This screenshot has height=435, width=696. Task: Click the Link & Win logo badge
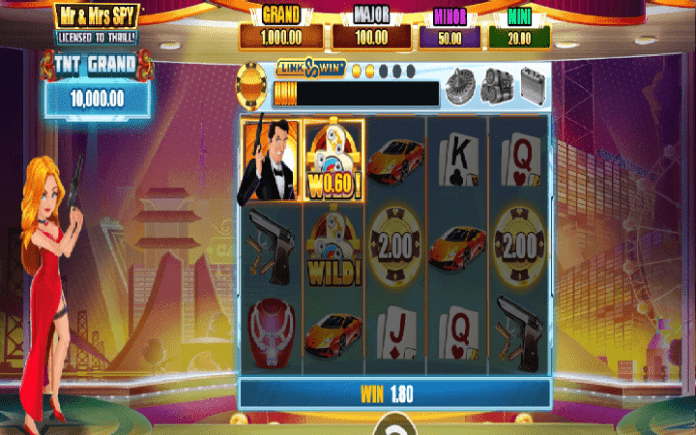tap(312, 70)
